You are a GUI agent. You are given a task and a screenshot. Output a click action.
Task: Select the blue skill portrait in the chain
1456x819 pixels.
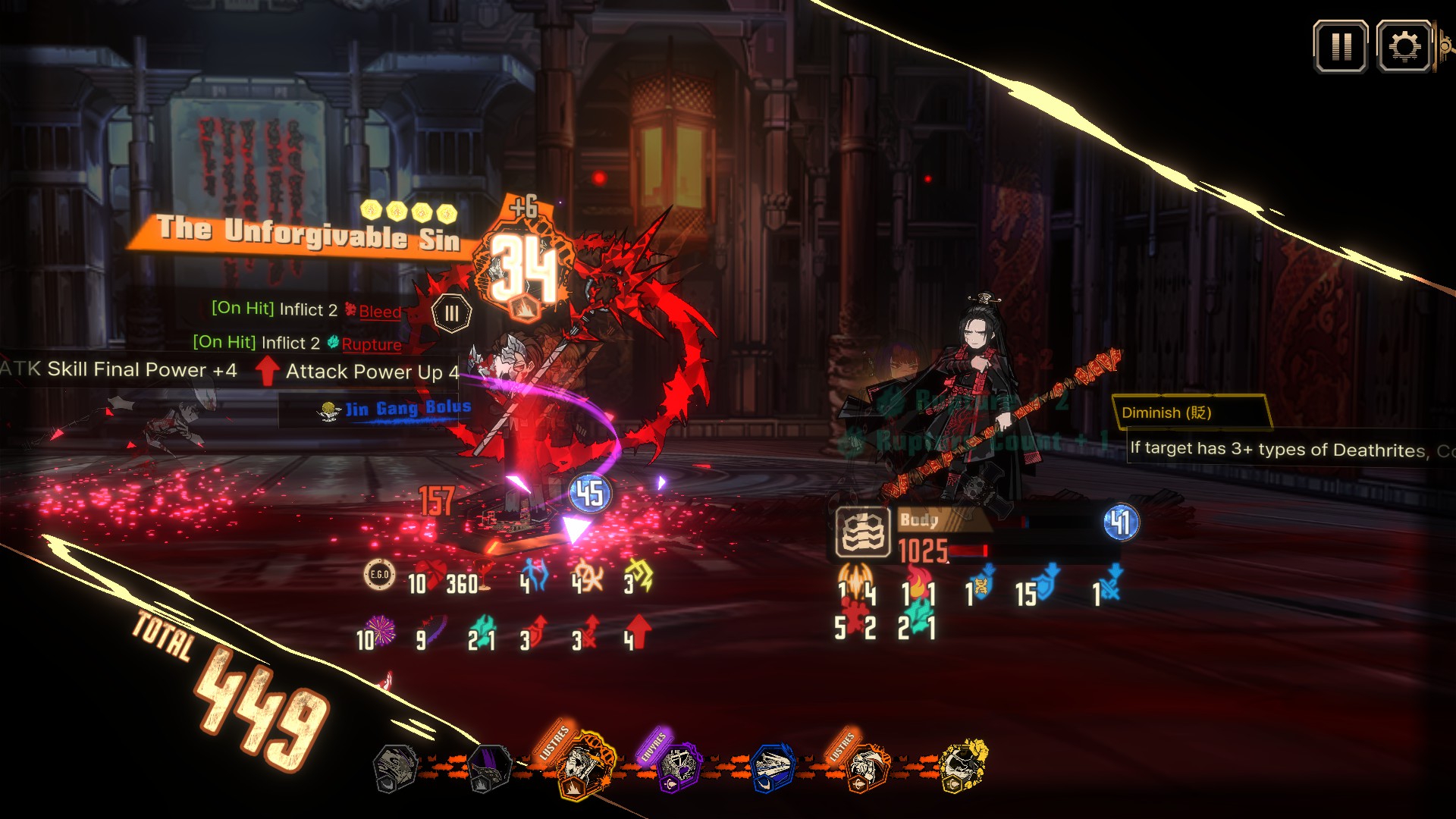pyautogui.click(x=773, y=767)
